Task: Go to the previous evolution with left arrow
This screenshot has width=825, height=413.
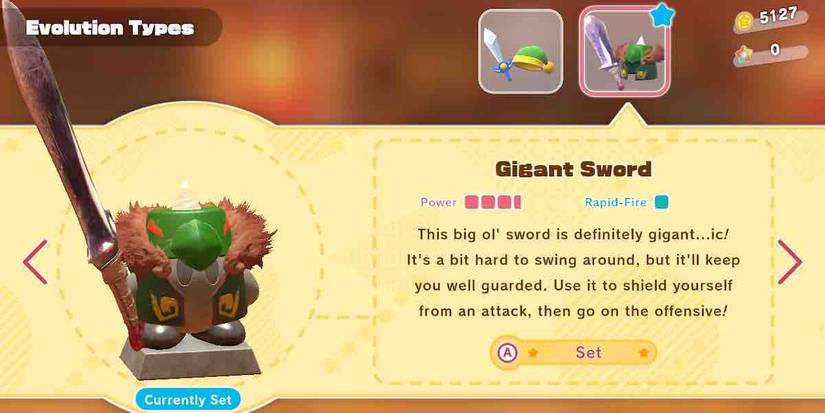Action: (35, 262)
